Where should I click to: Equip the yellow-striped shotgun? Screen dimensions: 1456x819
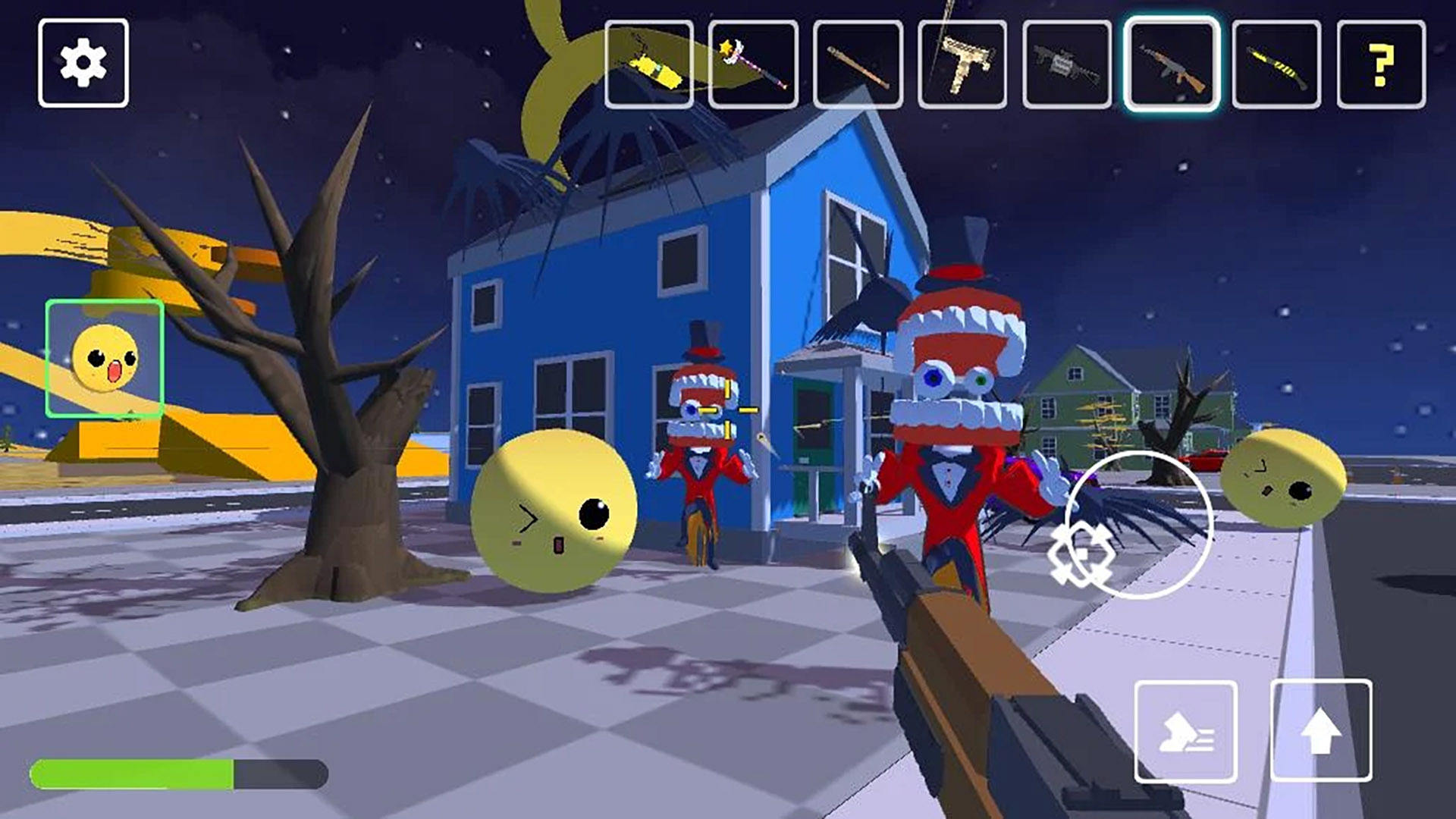point(1276,65)
